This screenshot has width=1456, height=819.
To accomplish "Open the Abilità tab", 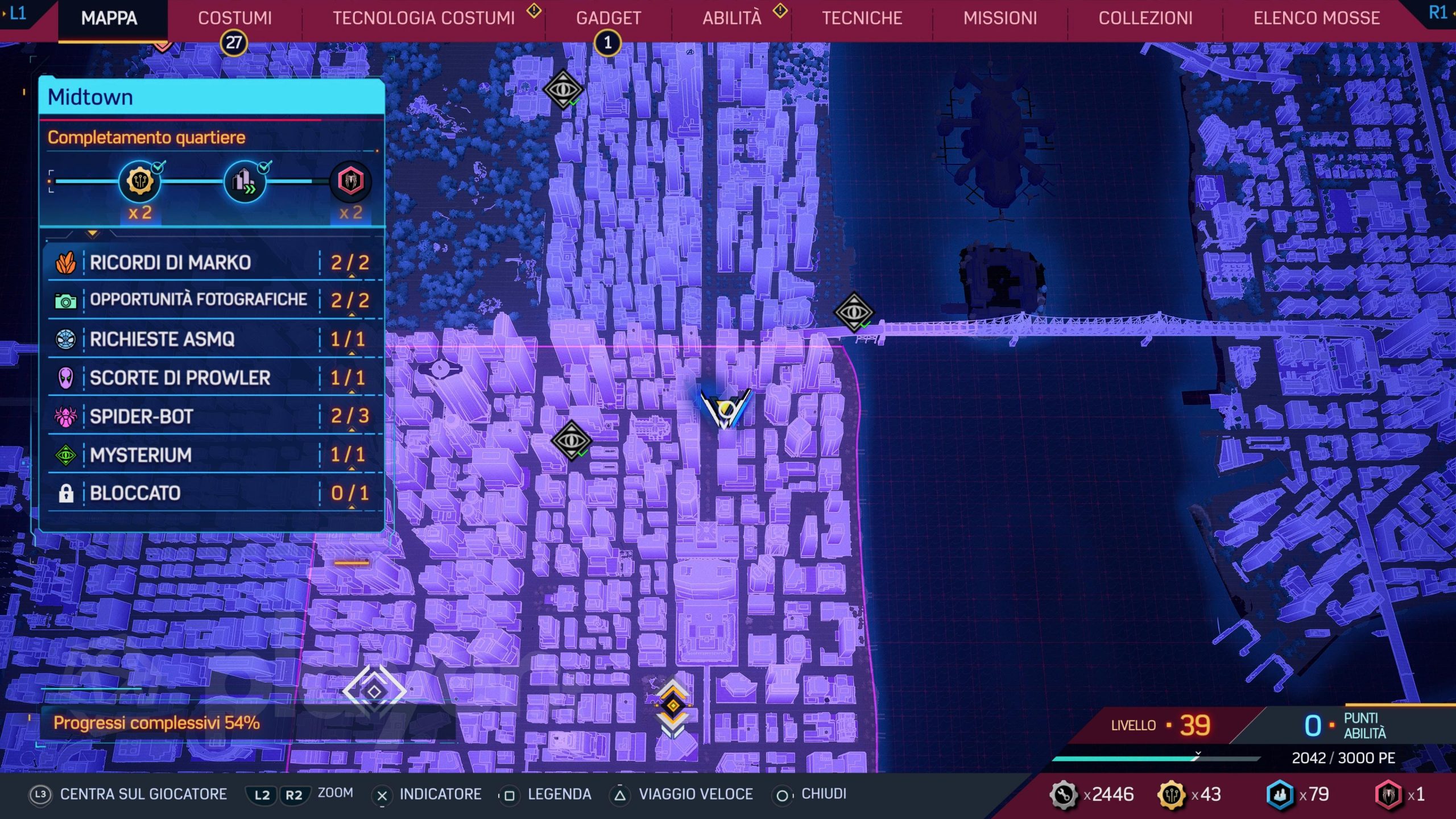I will (x=731, y=18).
